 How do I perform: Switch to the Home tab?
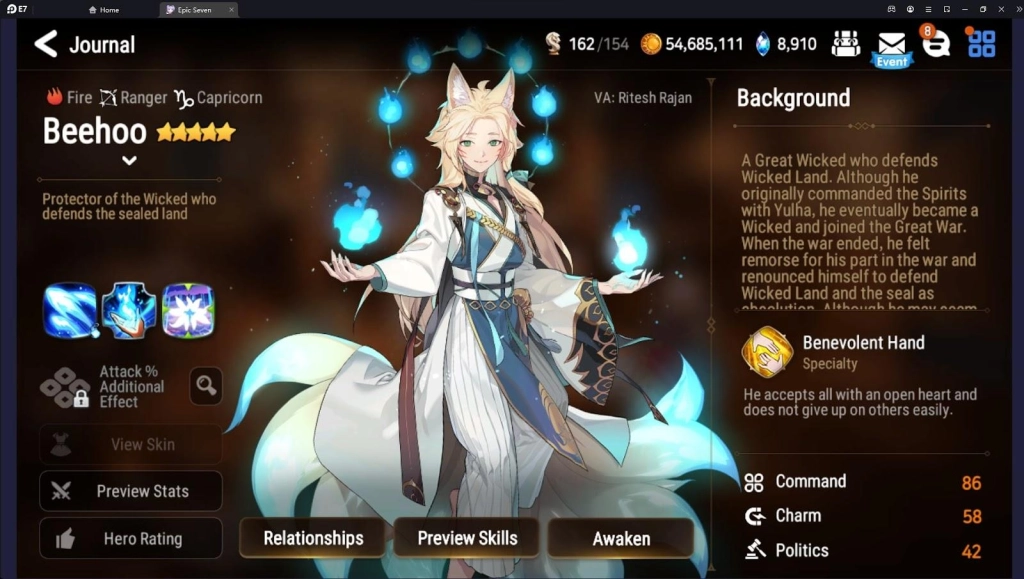104,10
